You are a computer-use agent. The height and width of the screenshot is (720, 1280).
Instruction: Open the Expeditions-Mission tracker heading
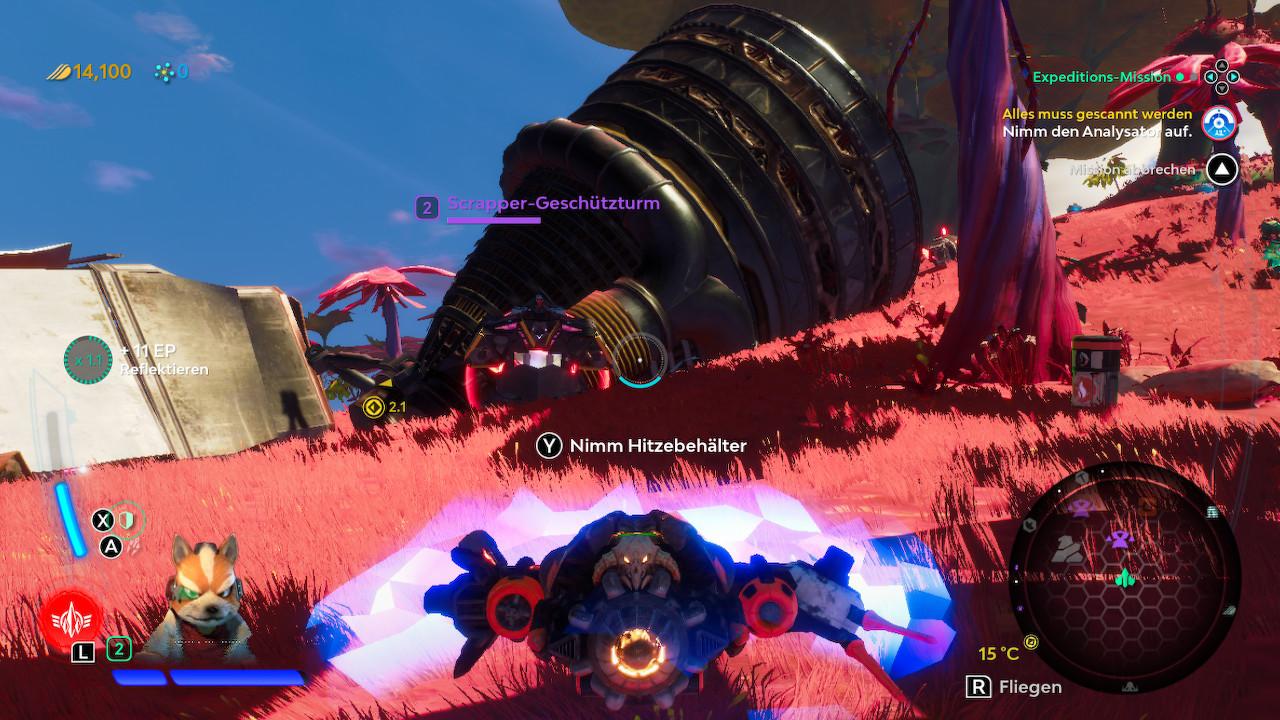[x=1100, y=77]
